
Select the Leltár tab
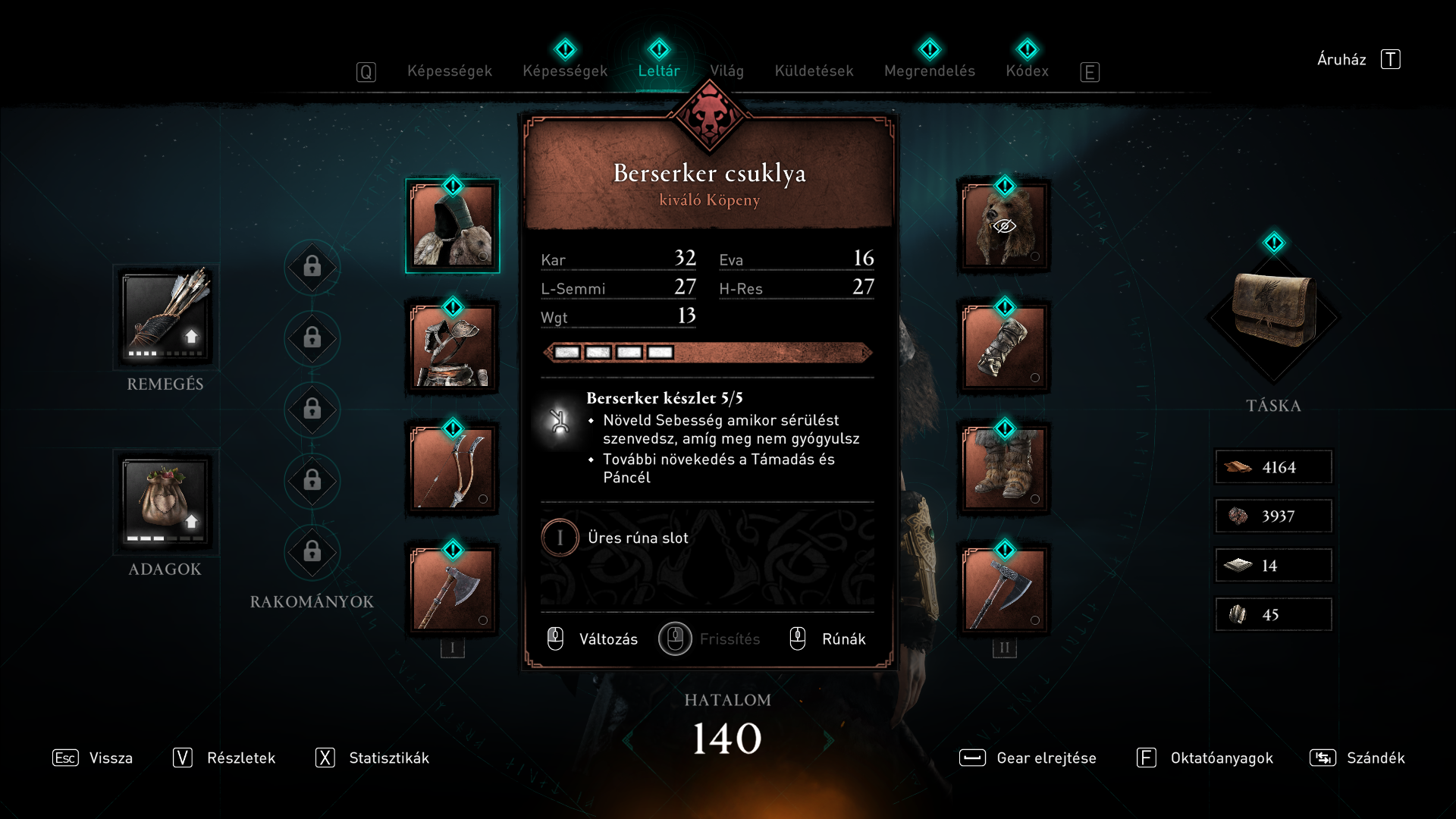click(x=658, y=71)
